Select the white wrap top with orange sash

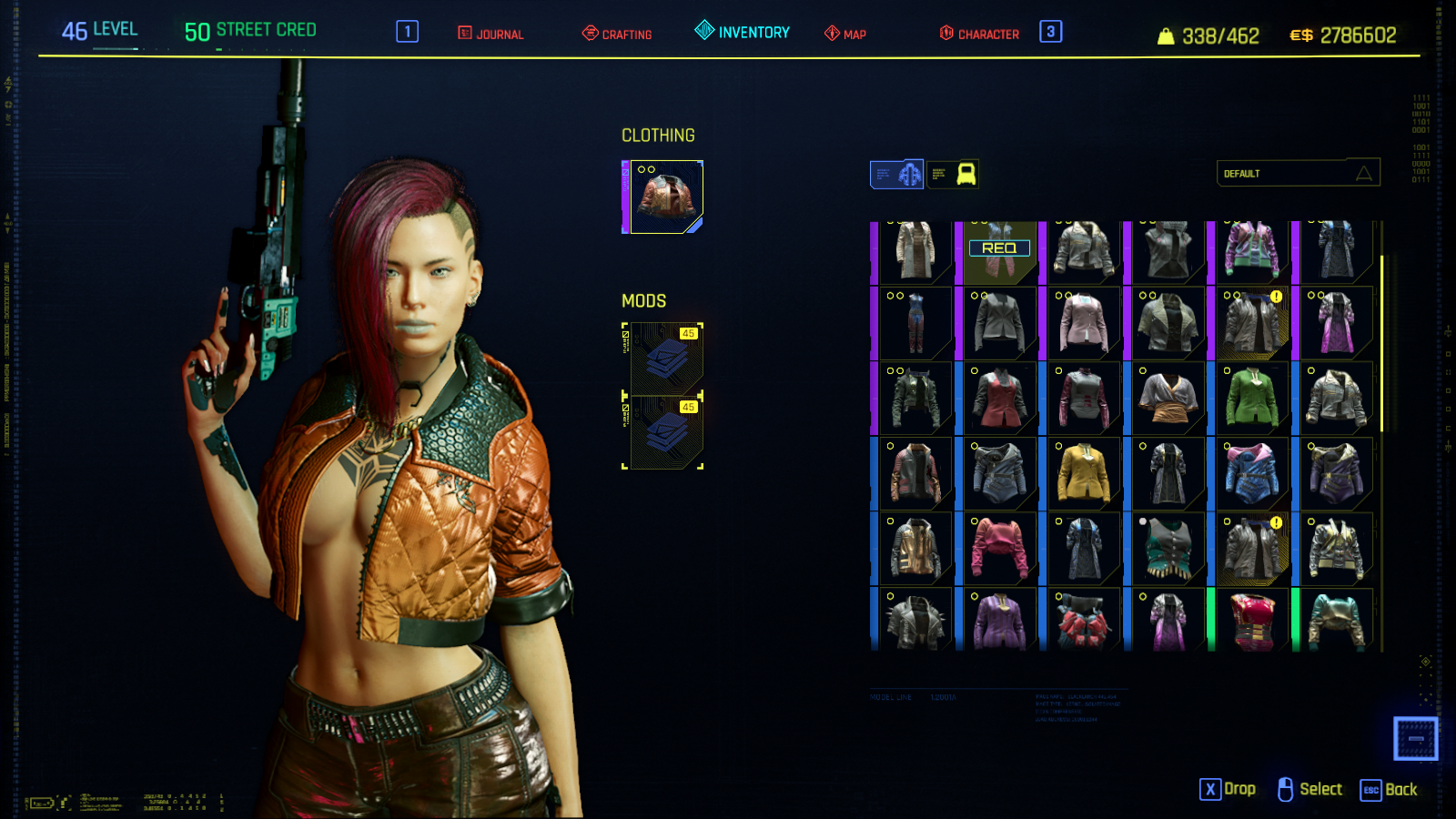[x=1168, y=399]
